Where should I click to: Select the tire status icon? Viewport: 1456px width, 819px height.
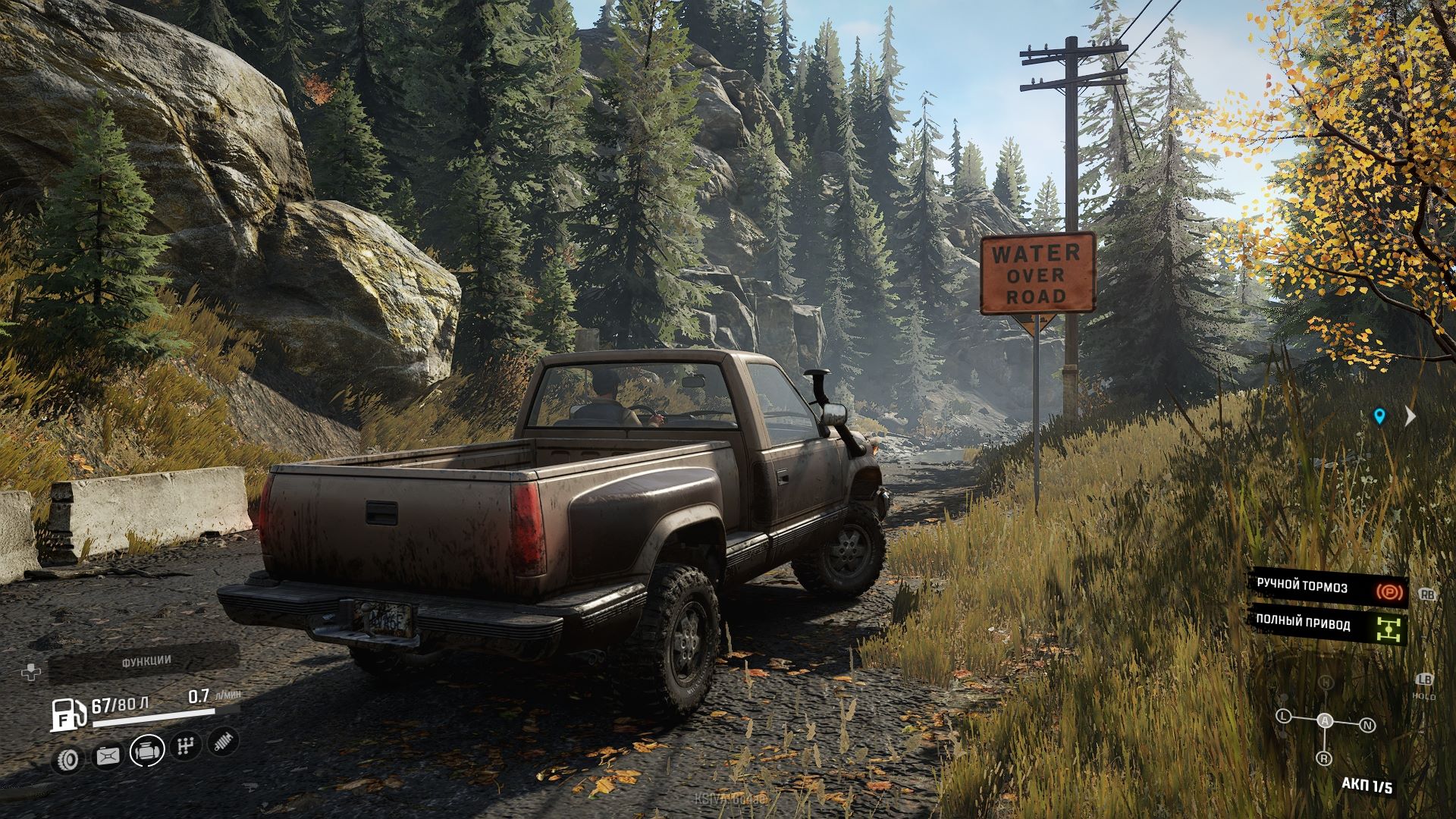point(70,758)
